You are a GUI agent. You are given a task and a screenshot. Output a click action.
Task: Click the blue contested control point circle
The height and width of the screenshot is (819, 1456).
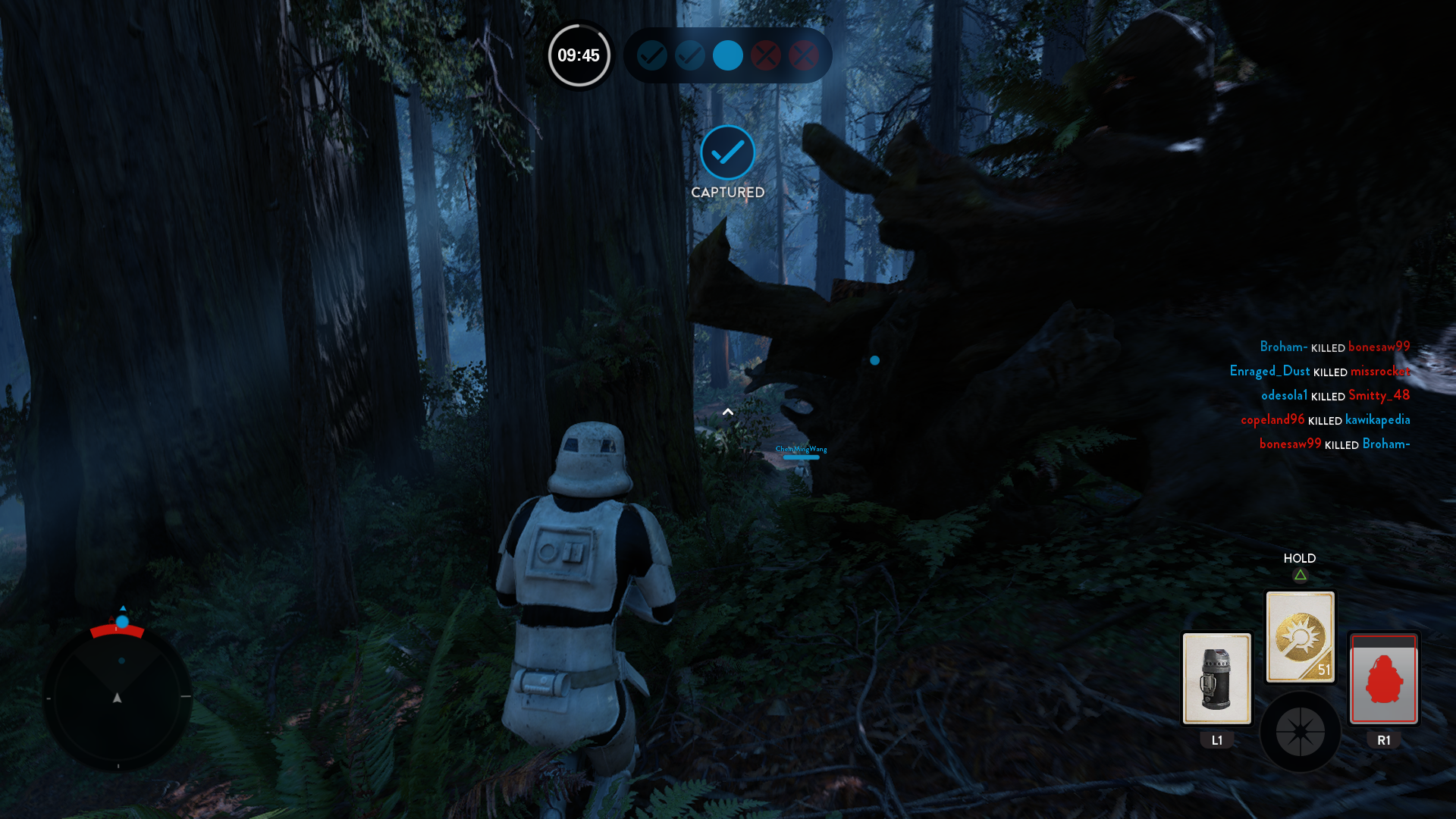pos(727,55)
